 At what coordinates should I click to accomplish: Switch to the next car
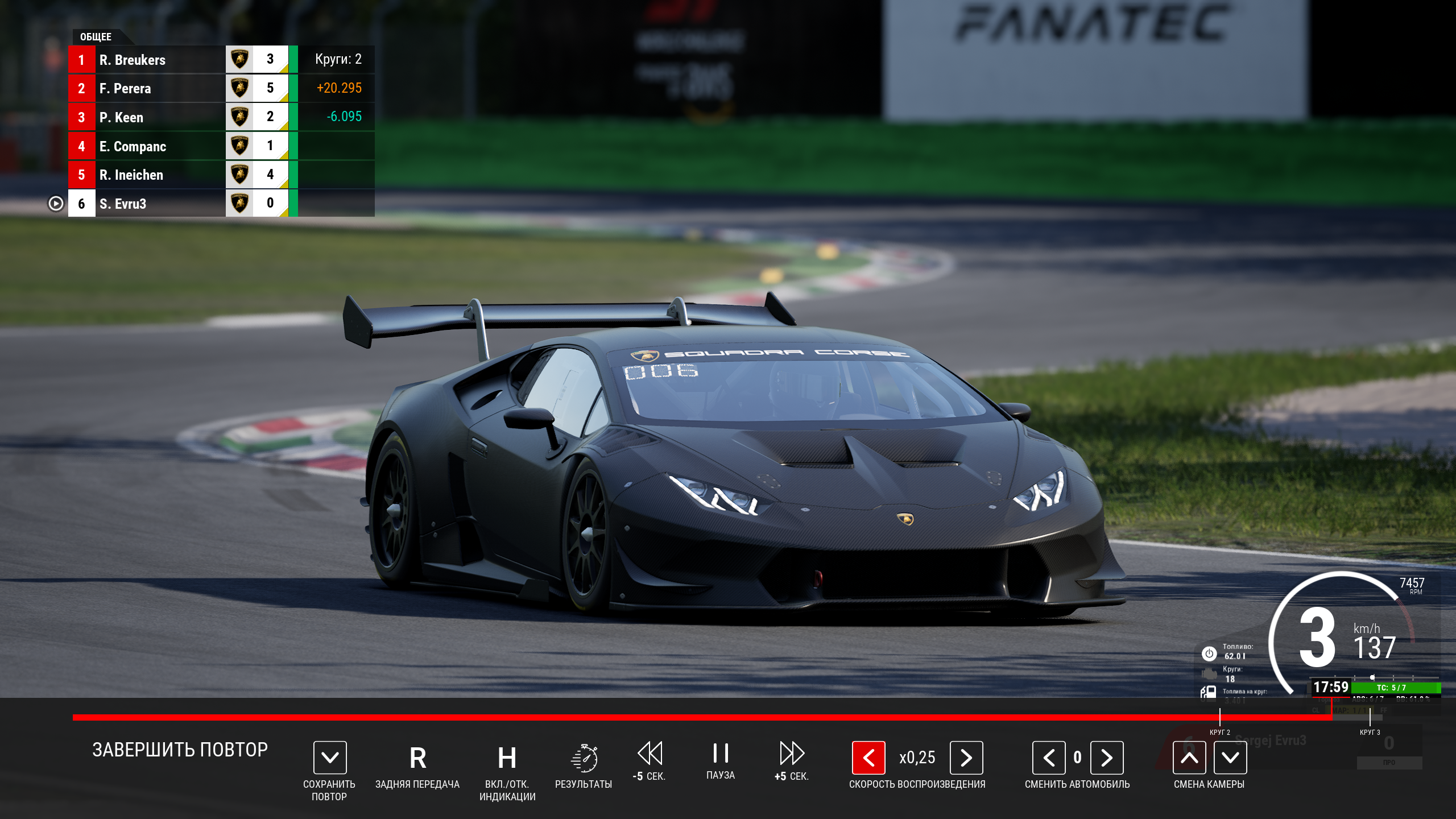pos(1107,758)
